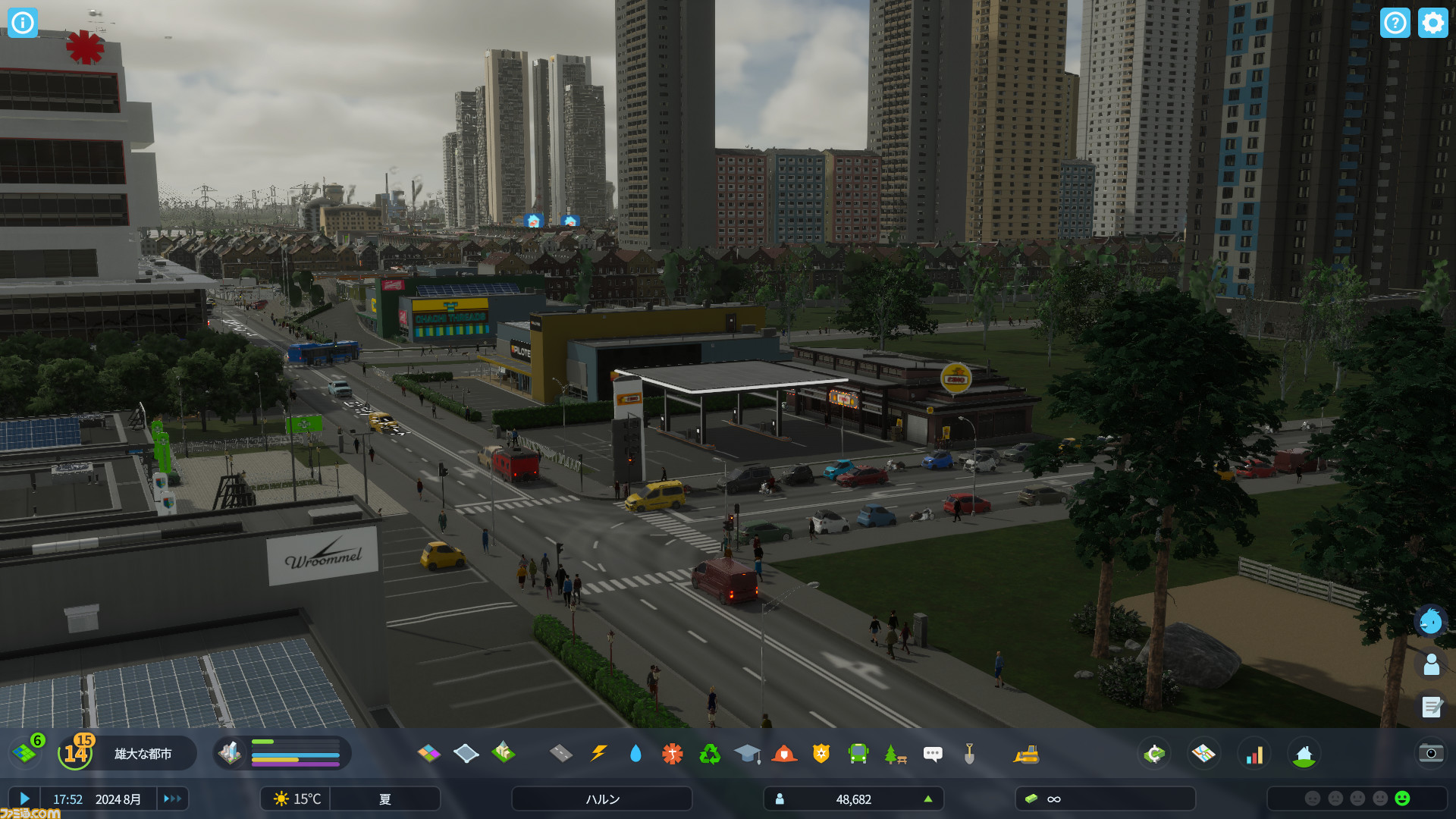Select the bulldoze tool

[1028, 753]
